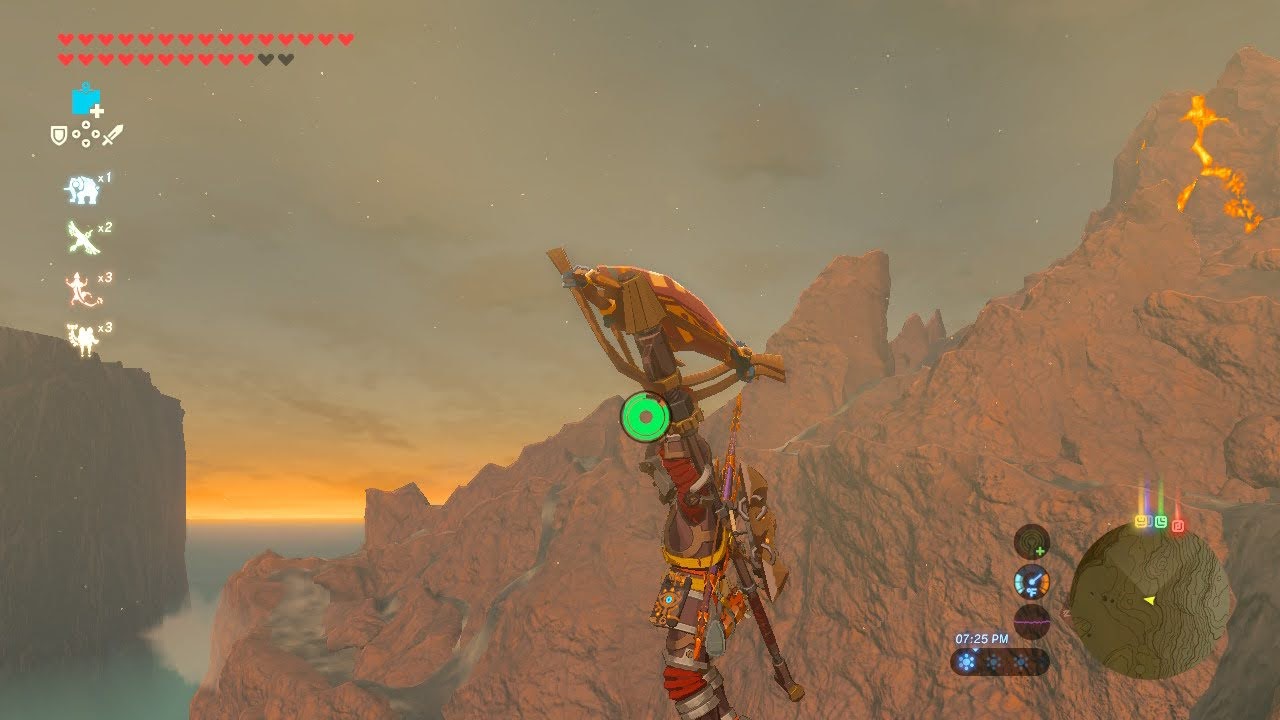
Task: Open the shield quick-select icon
Action: 59,135
